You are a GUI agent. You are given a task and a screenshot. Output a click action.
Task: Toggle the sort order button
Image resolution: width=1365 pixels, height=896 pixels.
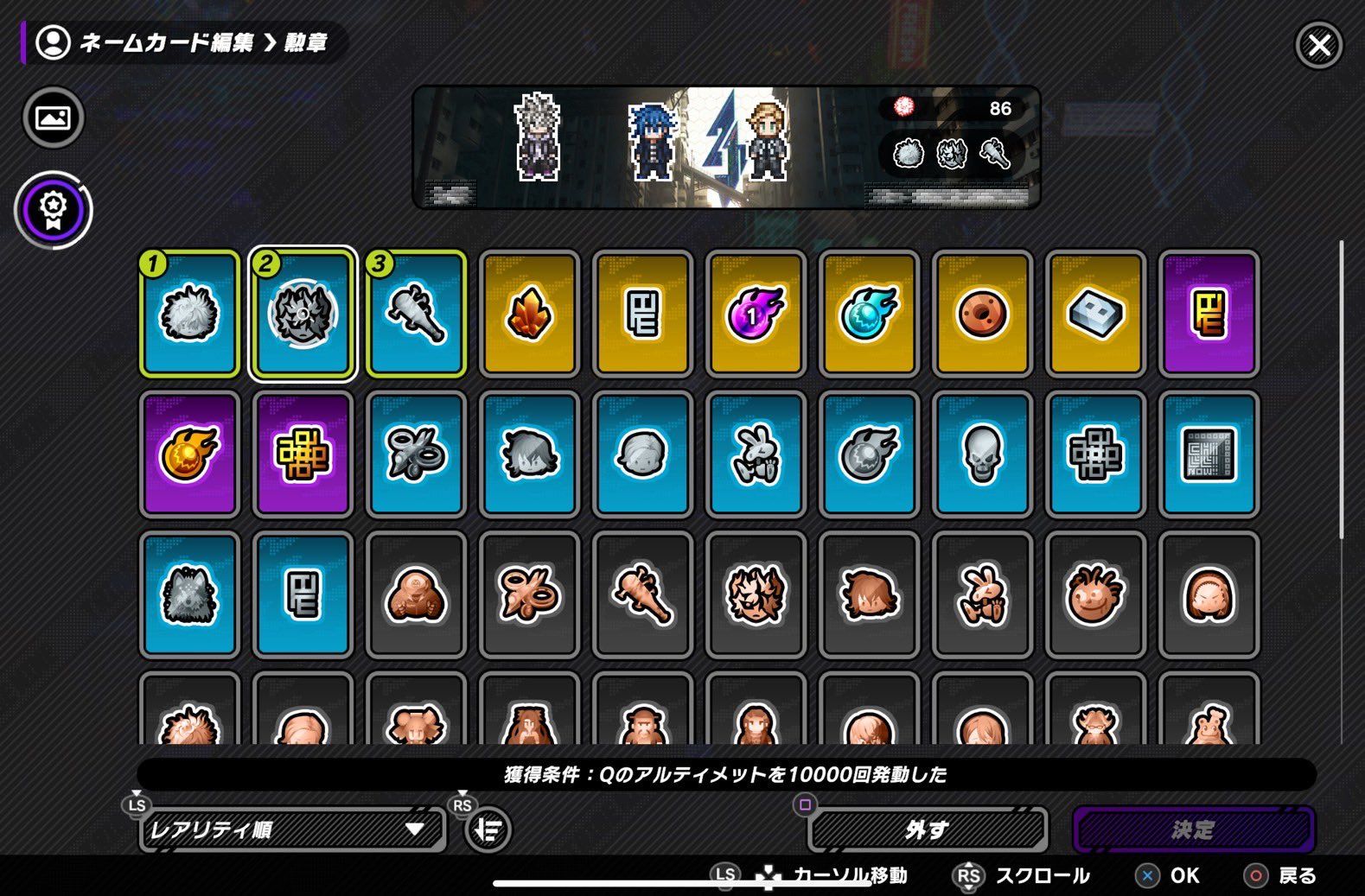[488, 829]
